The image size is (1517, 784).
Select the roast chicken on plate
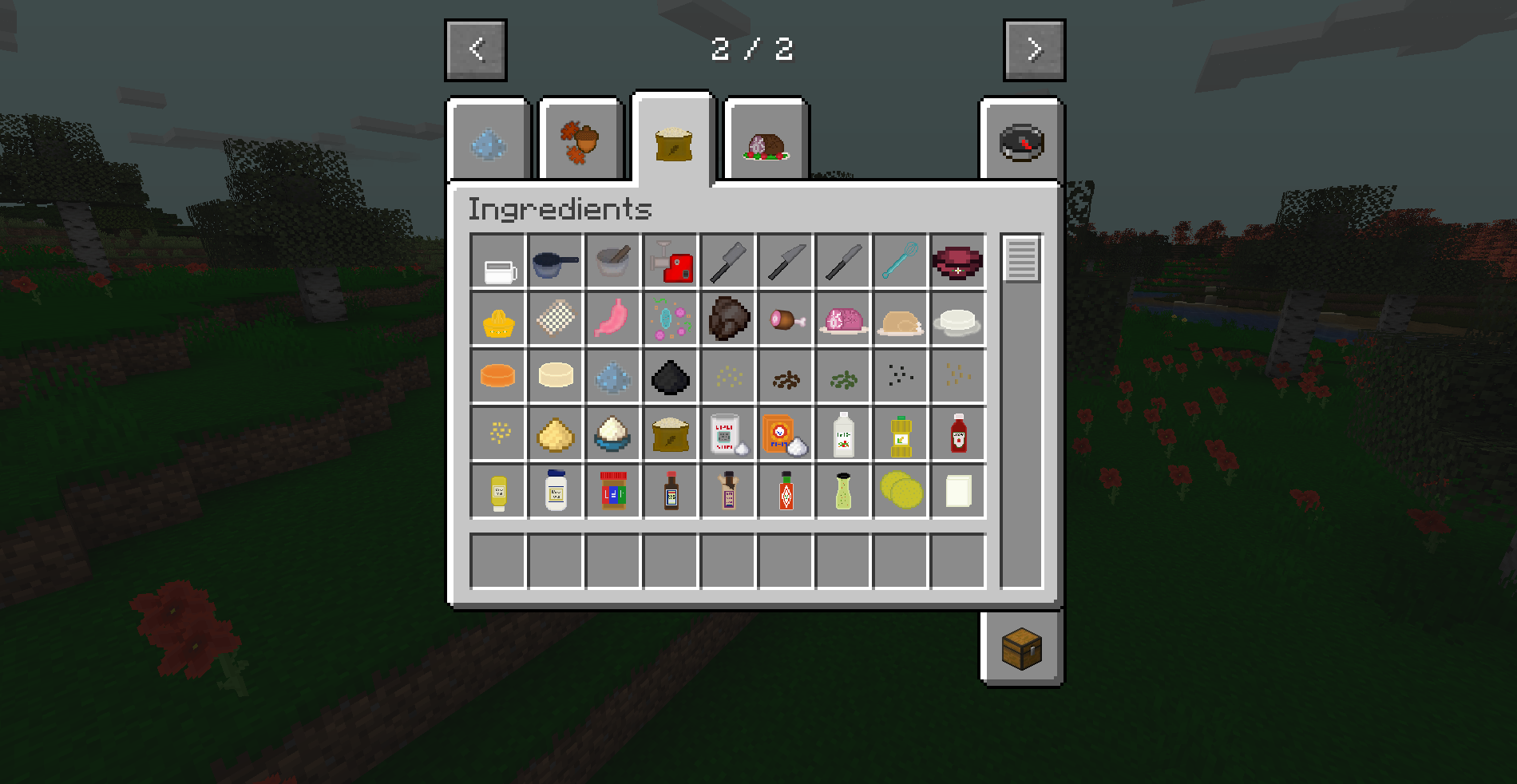click(x=901, y=319)
